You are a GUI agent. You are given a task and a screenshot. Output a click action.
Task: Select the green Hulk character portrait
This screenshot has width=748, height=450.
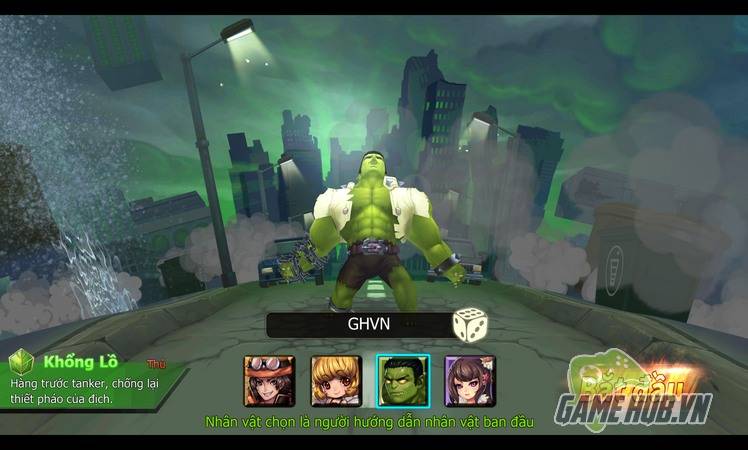pyautogui.click(x=402, y=381)
